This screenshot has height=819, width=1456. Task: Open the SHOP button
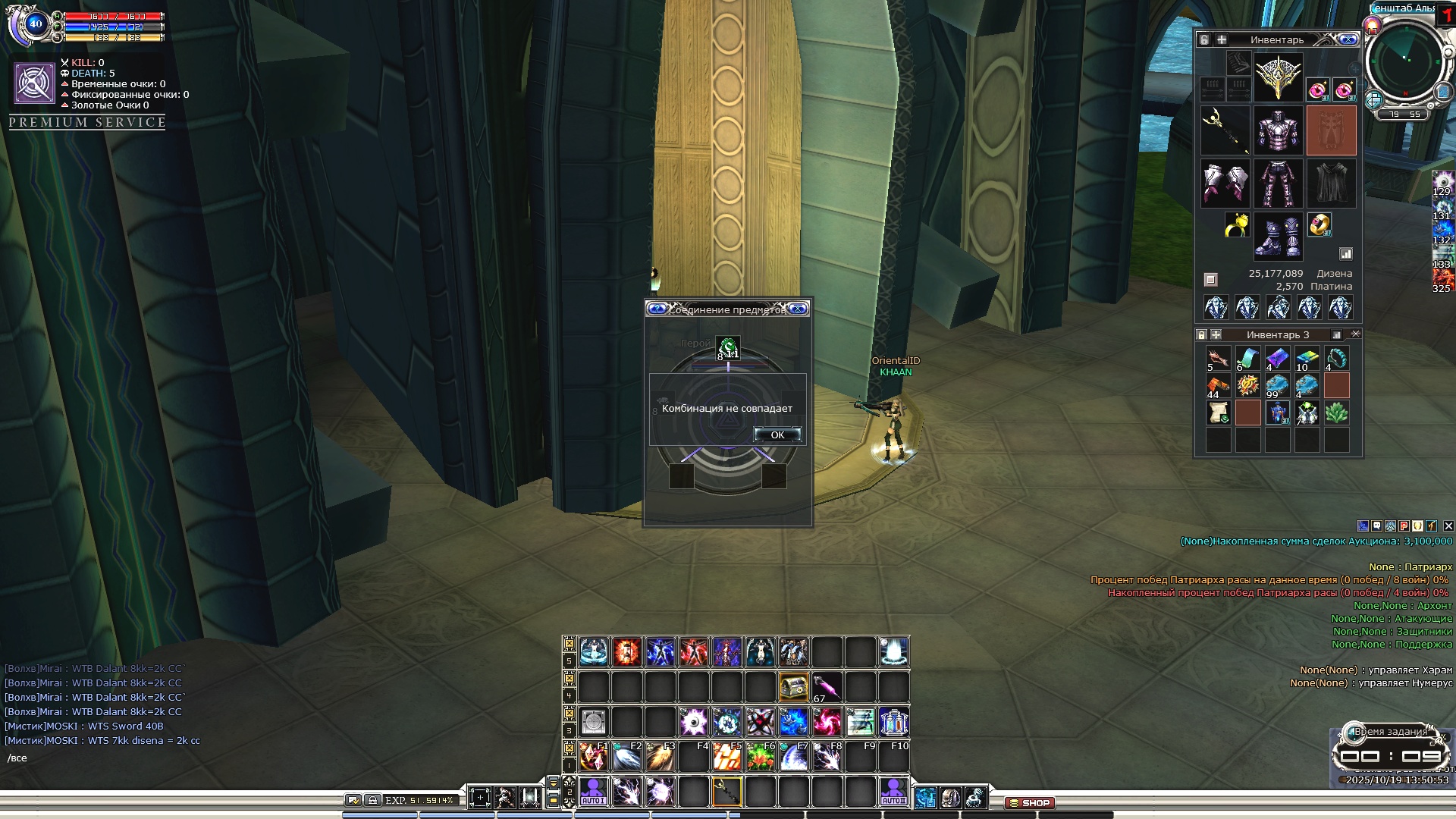point(1029,802)
